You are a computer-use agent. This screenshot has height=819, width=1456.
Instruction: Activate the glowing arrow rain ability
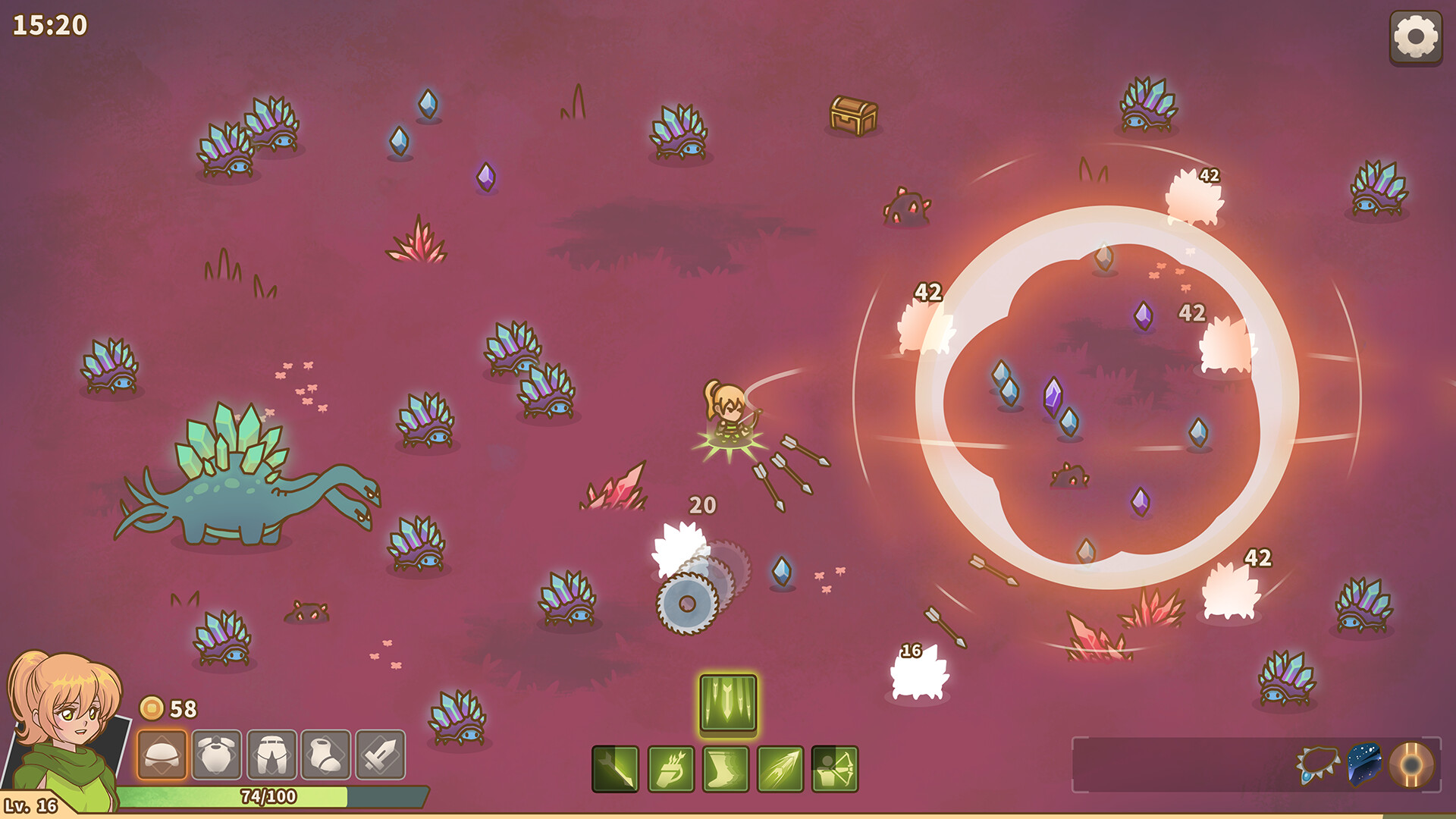click(728, 704)
